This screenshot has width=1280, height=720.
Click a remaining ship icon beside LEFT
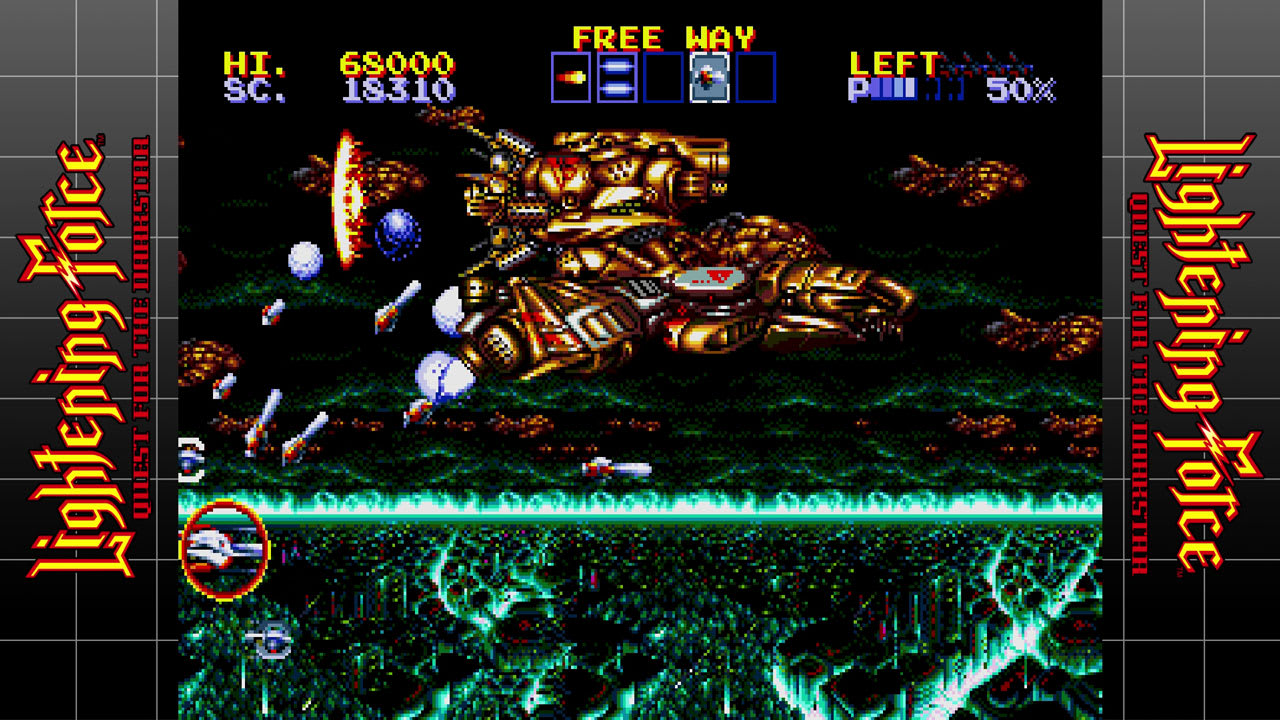pyautogui.click(x=965, y=62)
